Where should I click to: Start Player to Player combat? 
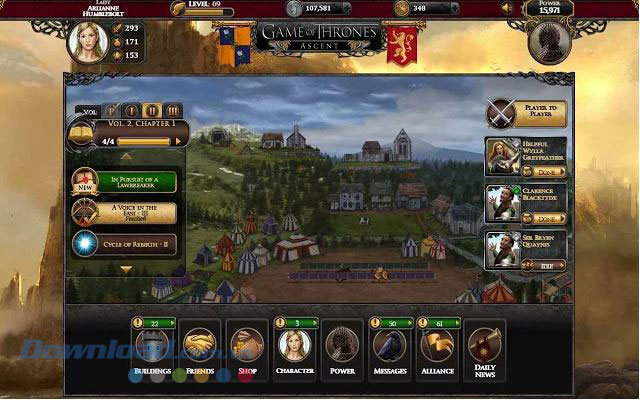528,114
